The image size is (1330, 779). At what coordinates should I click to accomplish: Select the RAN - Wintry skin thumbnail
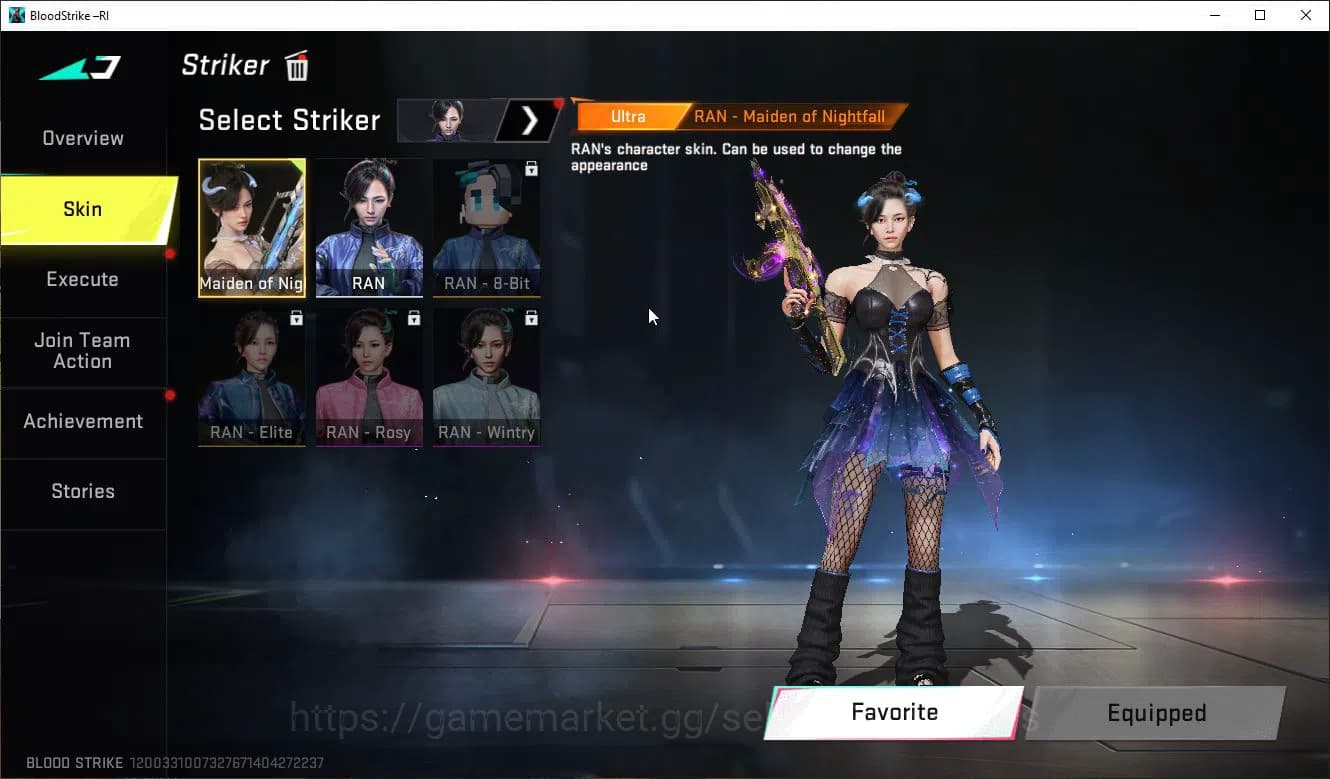(486, 378)
